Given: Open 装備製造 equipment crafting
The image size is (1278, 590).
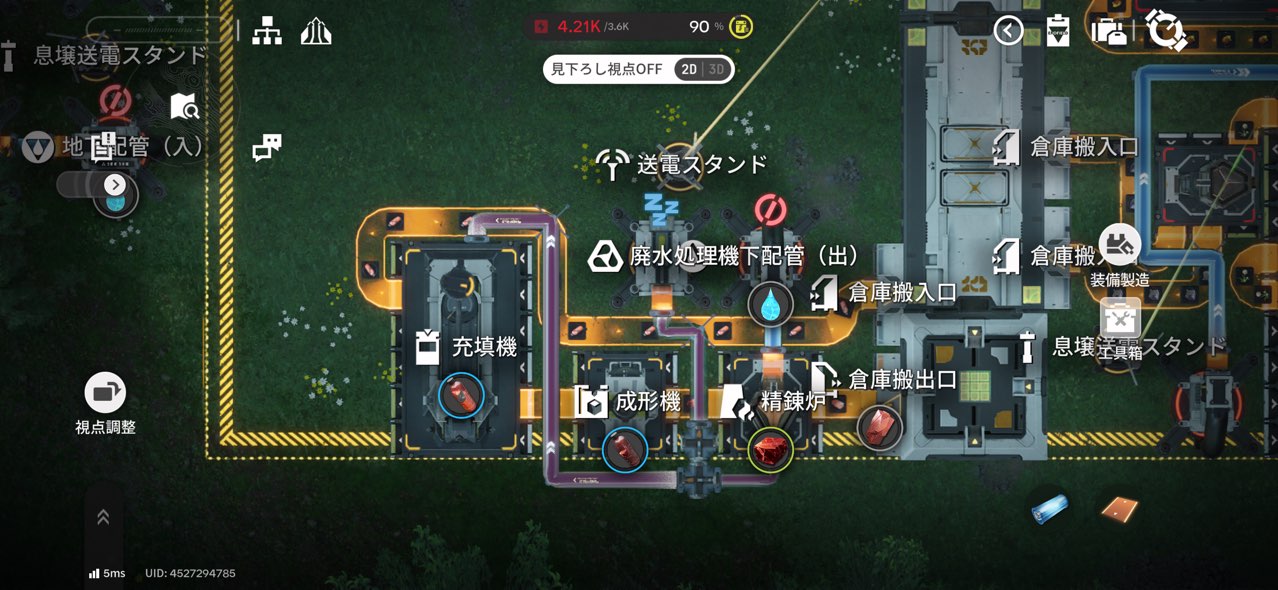Looking at the screenshot, I should coord(1120,245).
